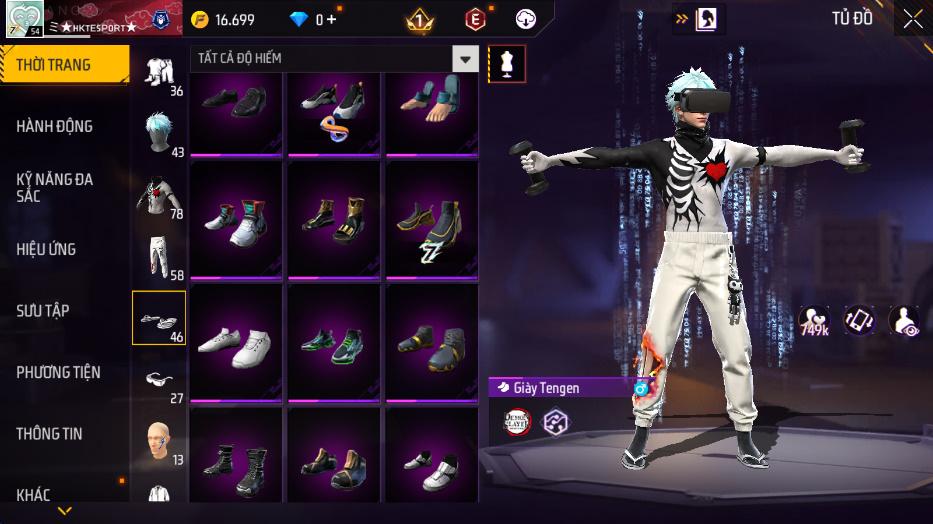Select the KỸ NĂNG ĐA SẮC tab

pyautogui.click(x=55, y=187)
